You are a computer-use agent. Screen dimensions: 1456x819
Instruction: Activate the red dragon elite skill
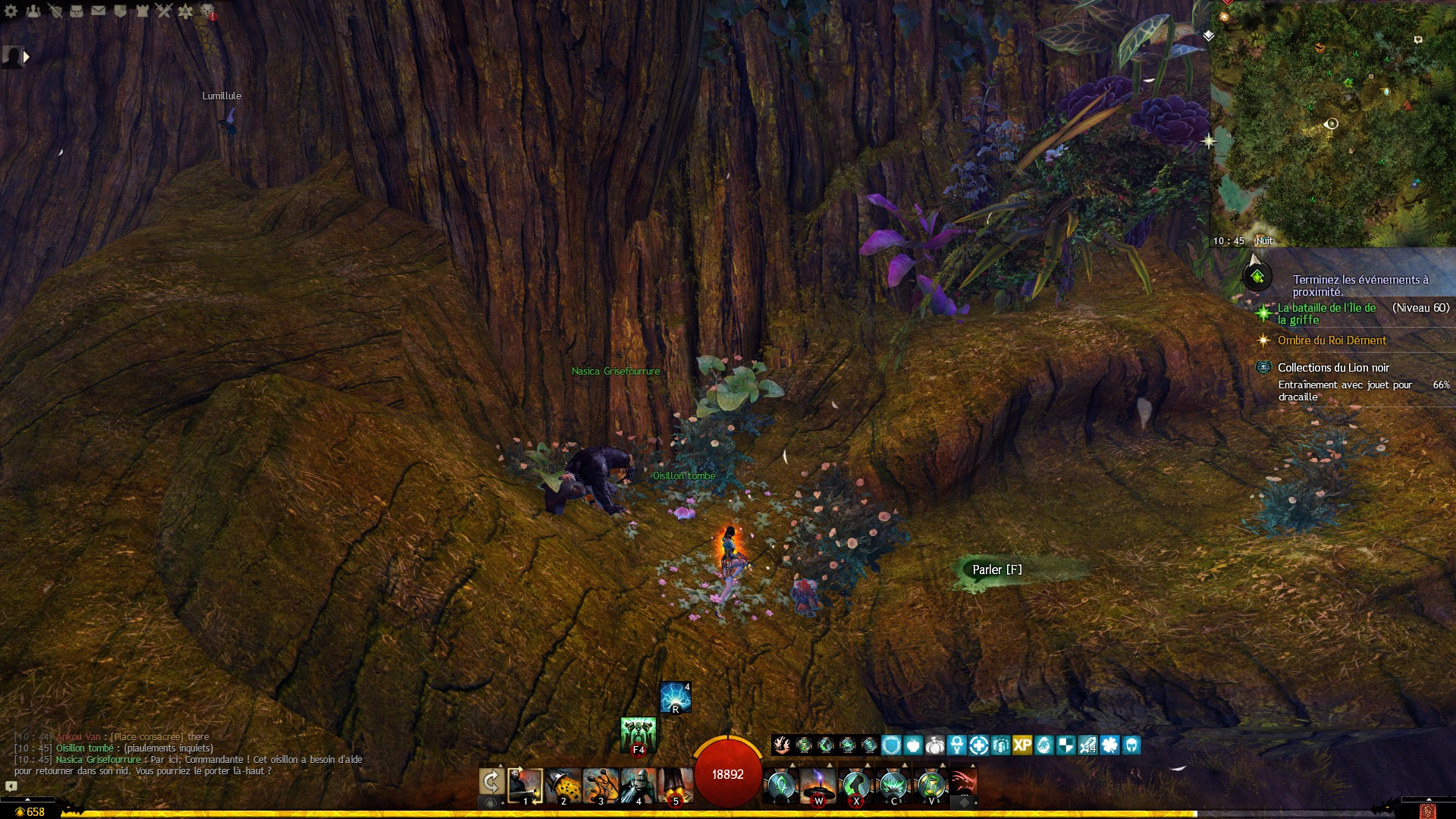click(962, 783)
